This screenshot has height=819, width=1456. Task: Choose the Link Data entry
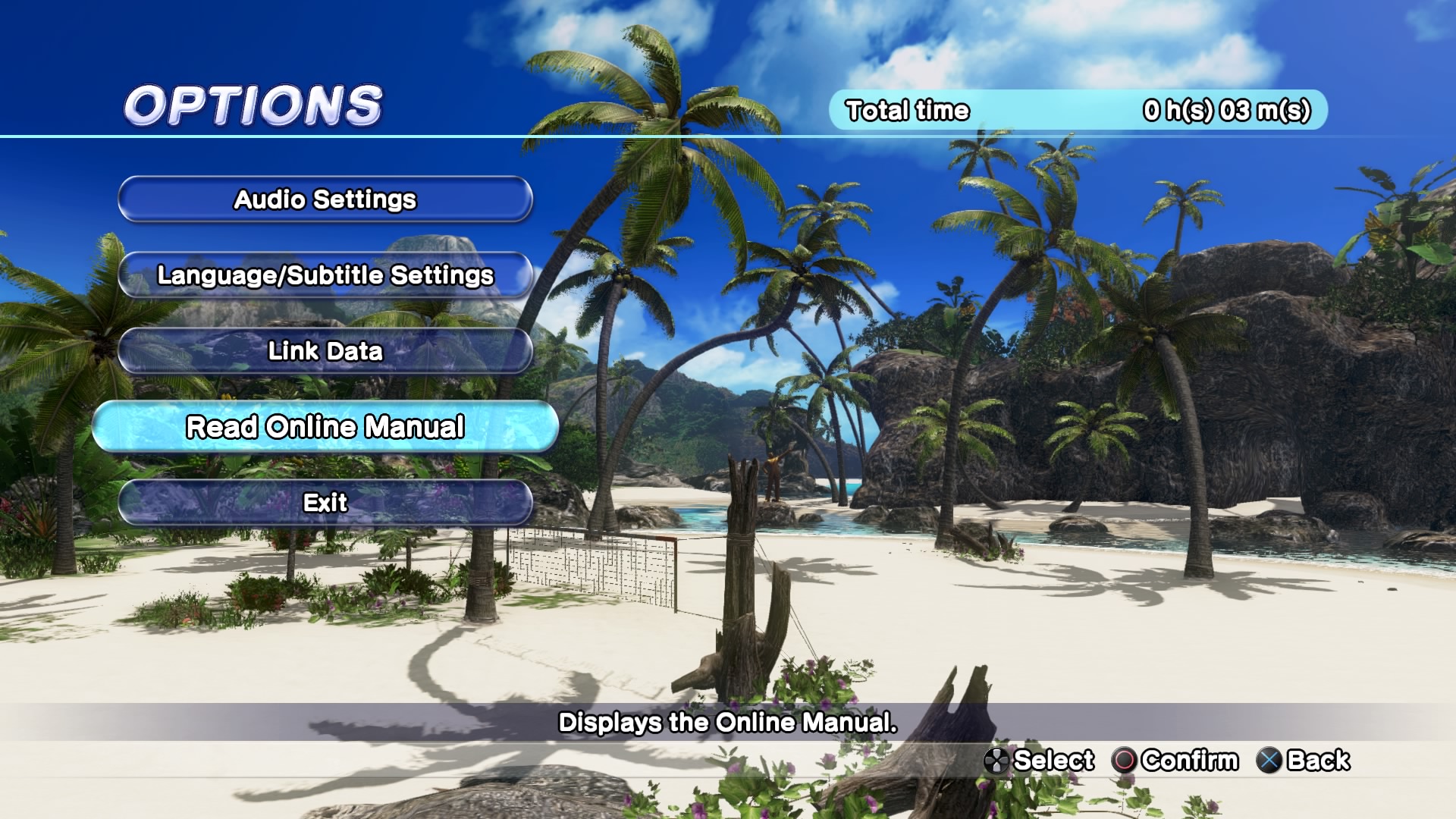coord(325,351)
